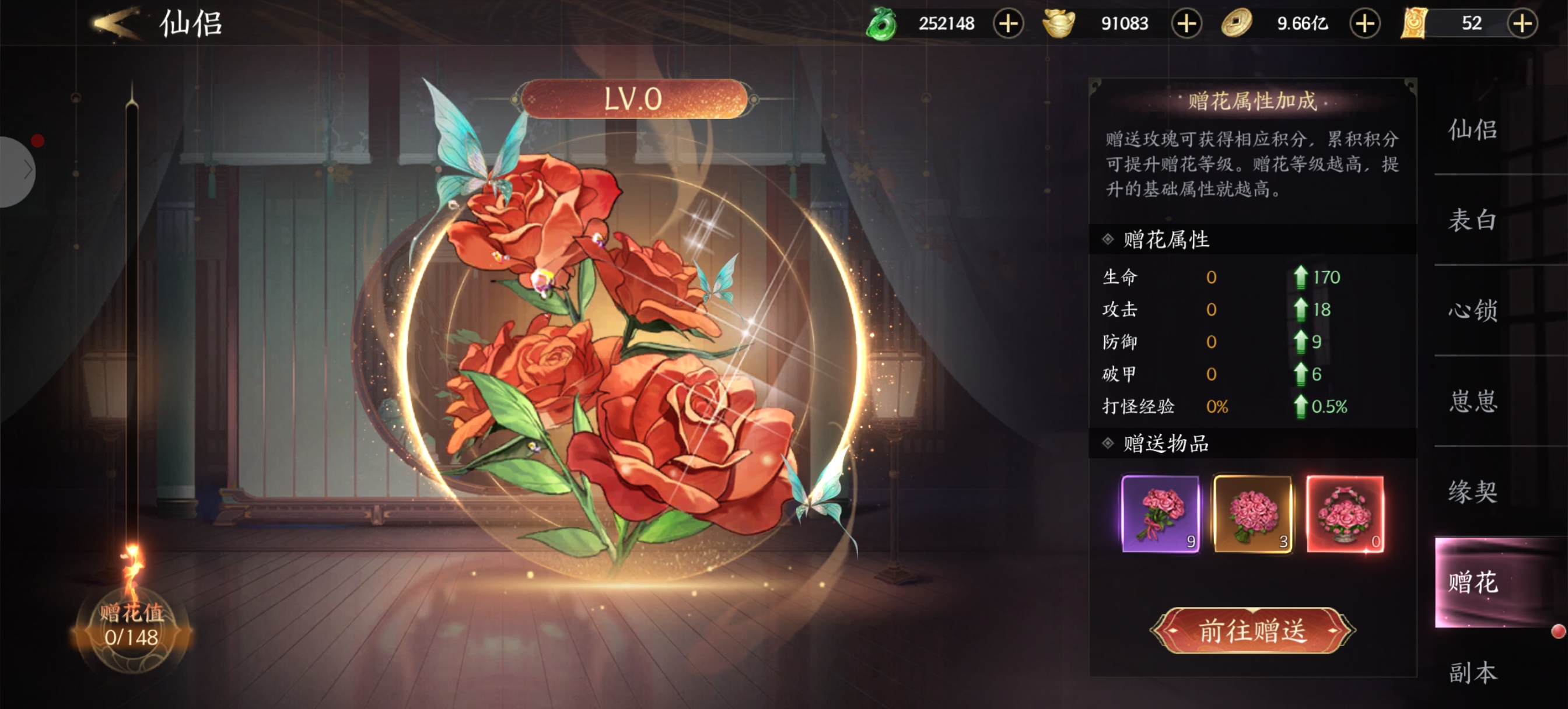
Task: Add more copper coins
Action: pyautogui.click(x=1364, y=24)
